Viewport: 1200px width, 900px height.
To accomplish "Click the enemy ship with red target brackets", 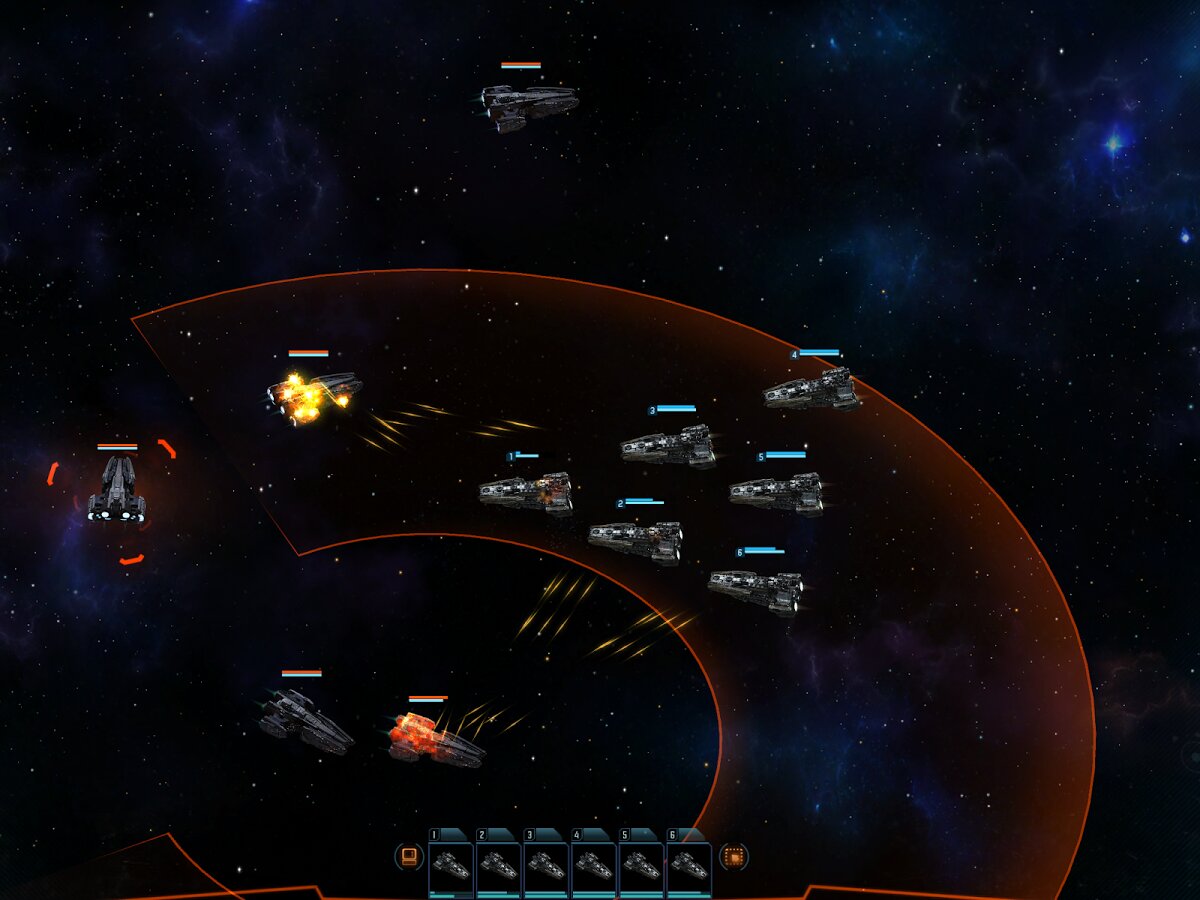I will click(117, 490).
